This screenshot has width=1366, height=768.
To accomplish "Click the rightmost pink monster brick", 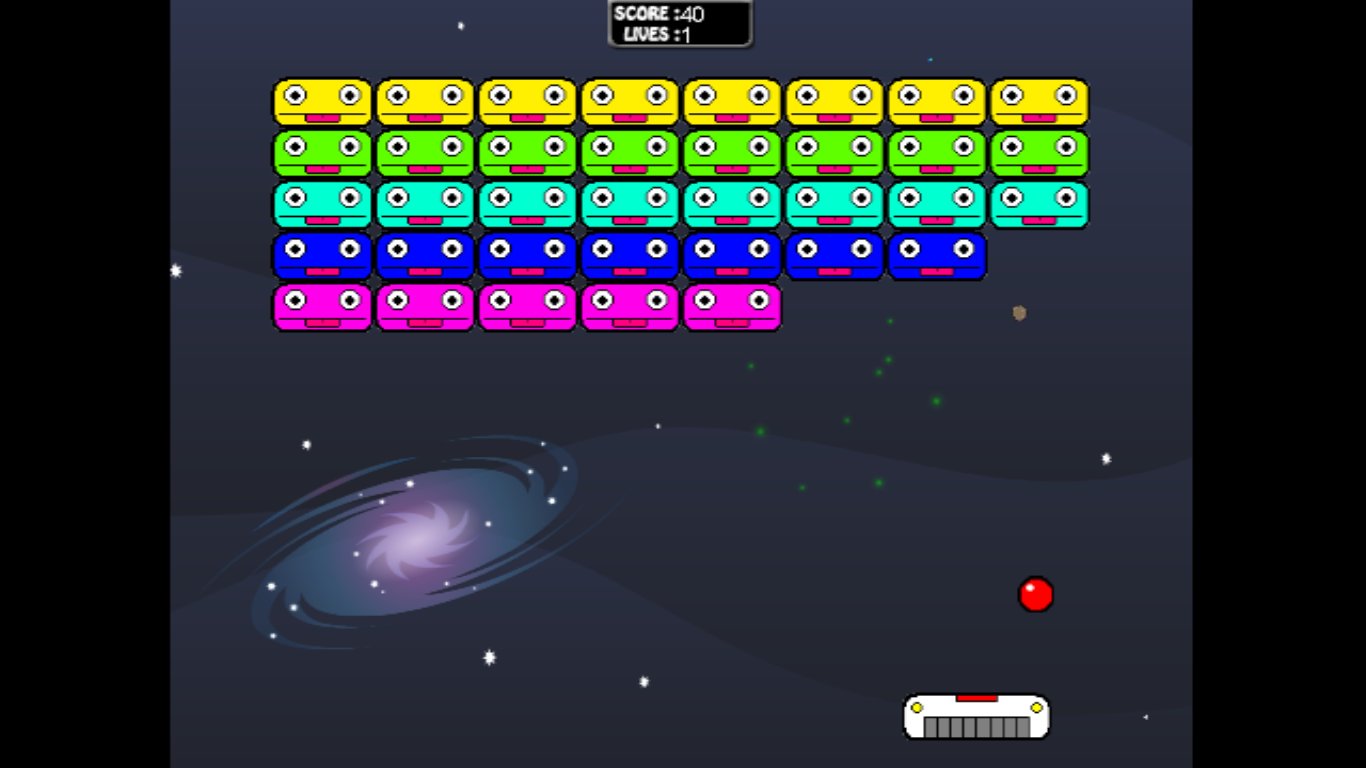I will coord(731,308).
